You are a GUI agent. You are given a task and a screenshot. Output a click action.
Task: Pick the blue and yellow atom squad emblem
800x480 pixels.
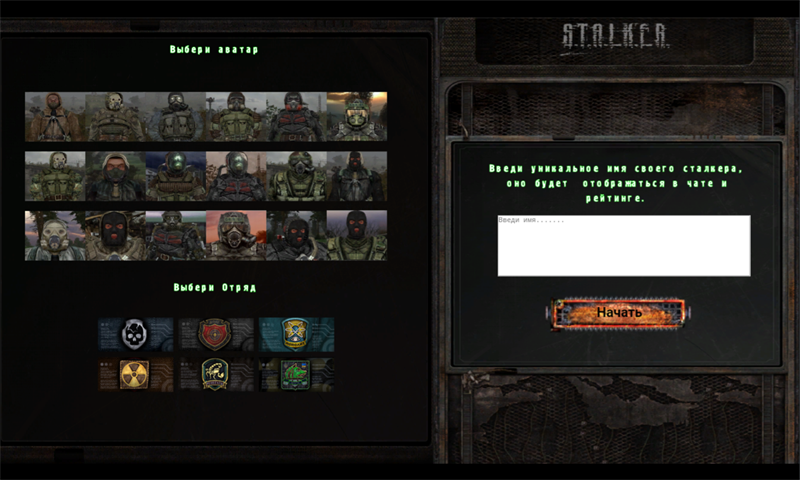click(295, 333)
